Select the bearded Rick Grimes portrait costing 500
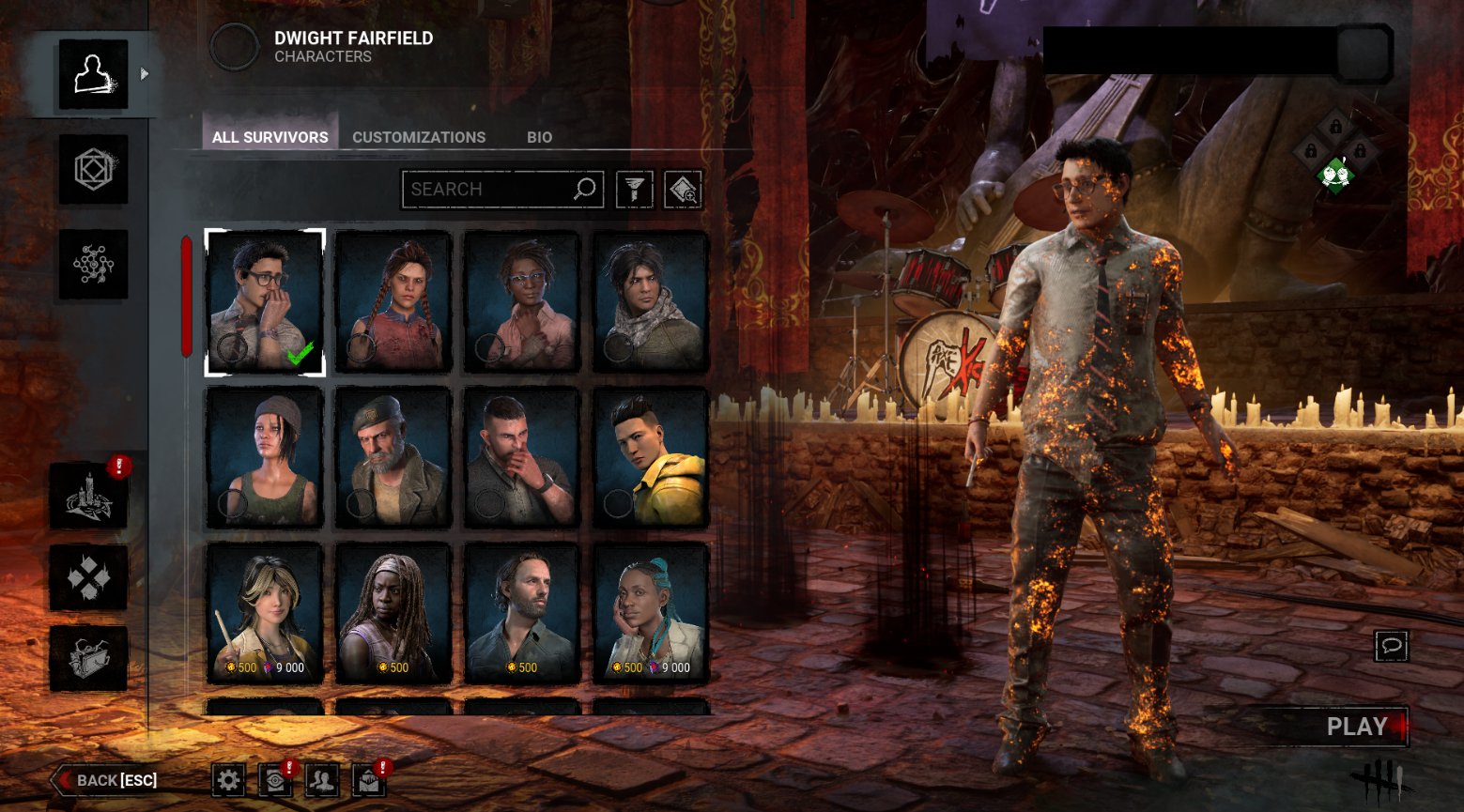This screenshot has height=812, width=1464. click(522, 611)
